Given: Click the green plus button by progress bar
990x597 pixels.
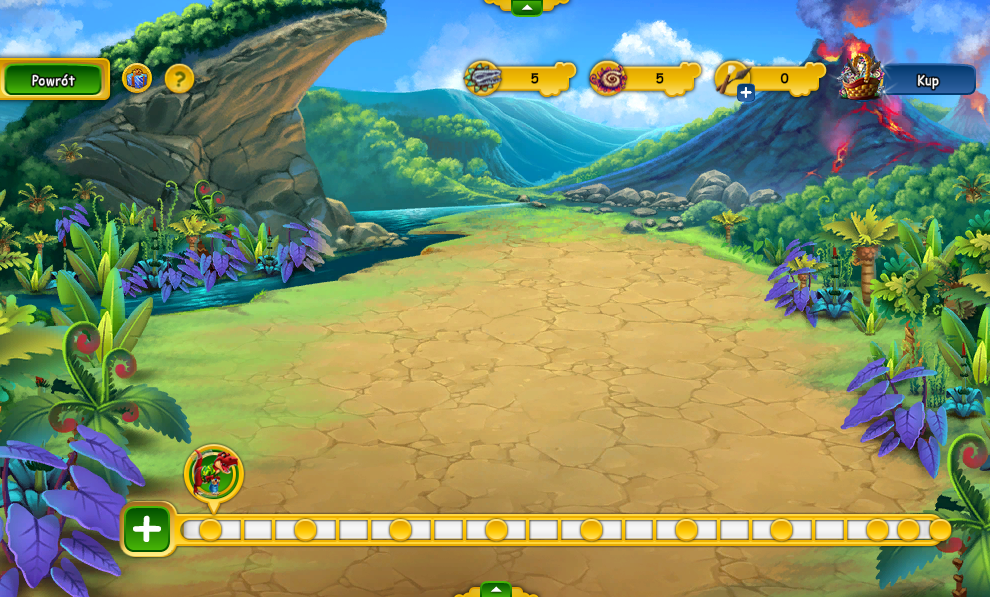Looking at the screenshot, I should [x=147, y=529].
